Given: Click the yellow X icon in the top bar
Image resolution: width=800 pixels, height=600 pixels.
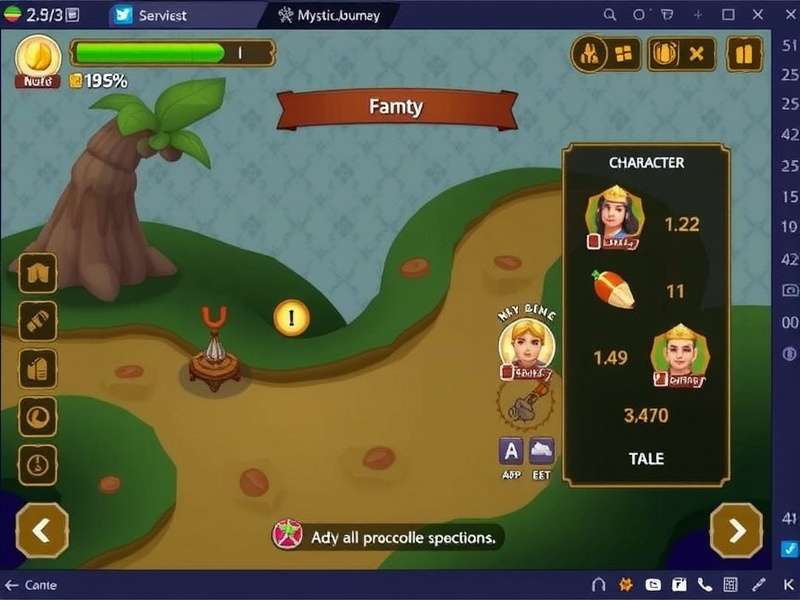Looking at the screenshot, I should (698, 54).
